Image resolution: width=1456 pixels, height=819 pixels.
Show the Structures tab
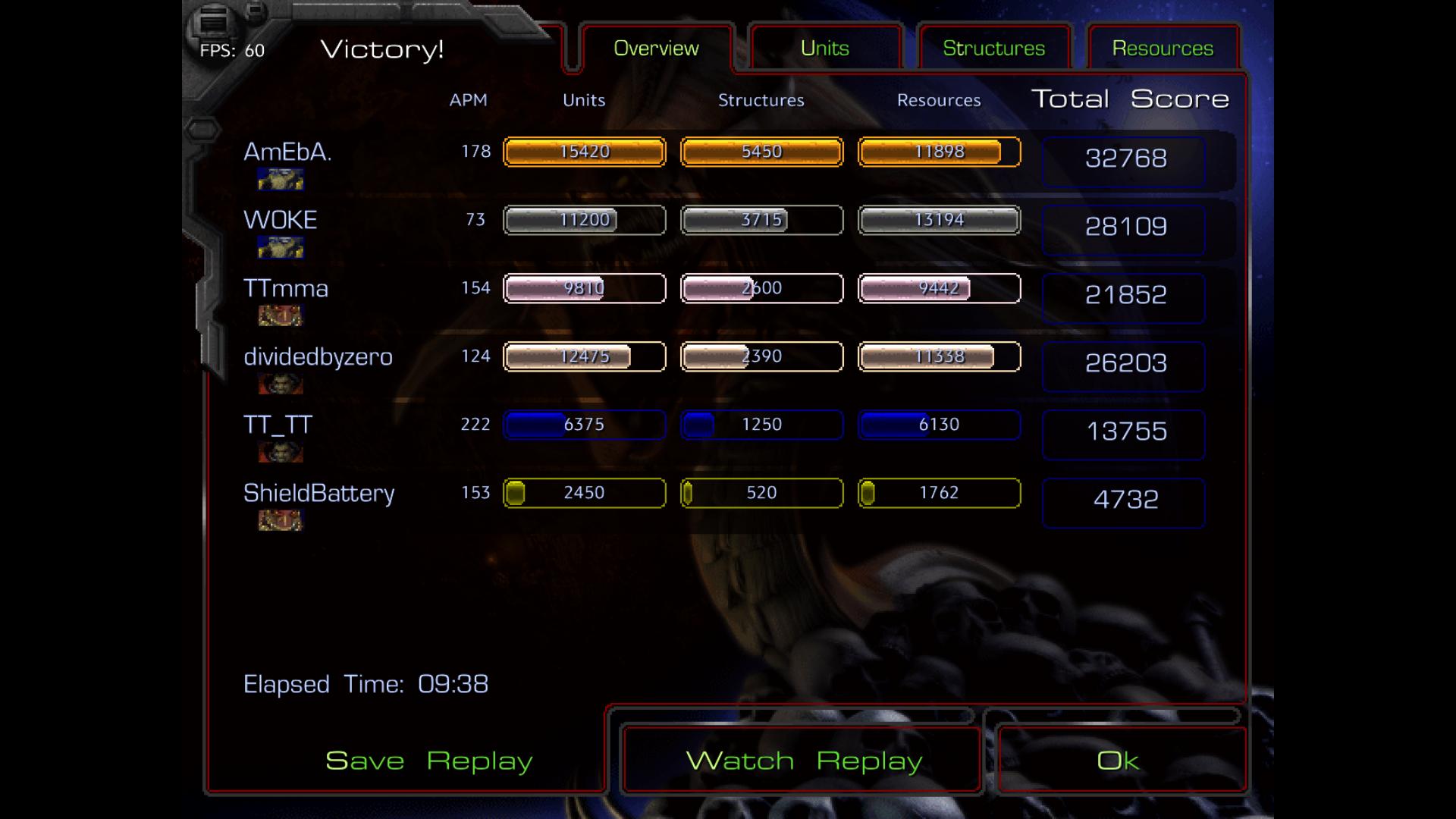pos(993,49)
